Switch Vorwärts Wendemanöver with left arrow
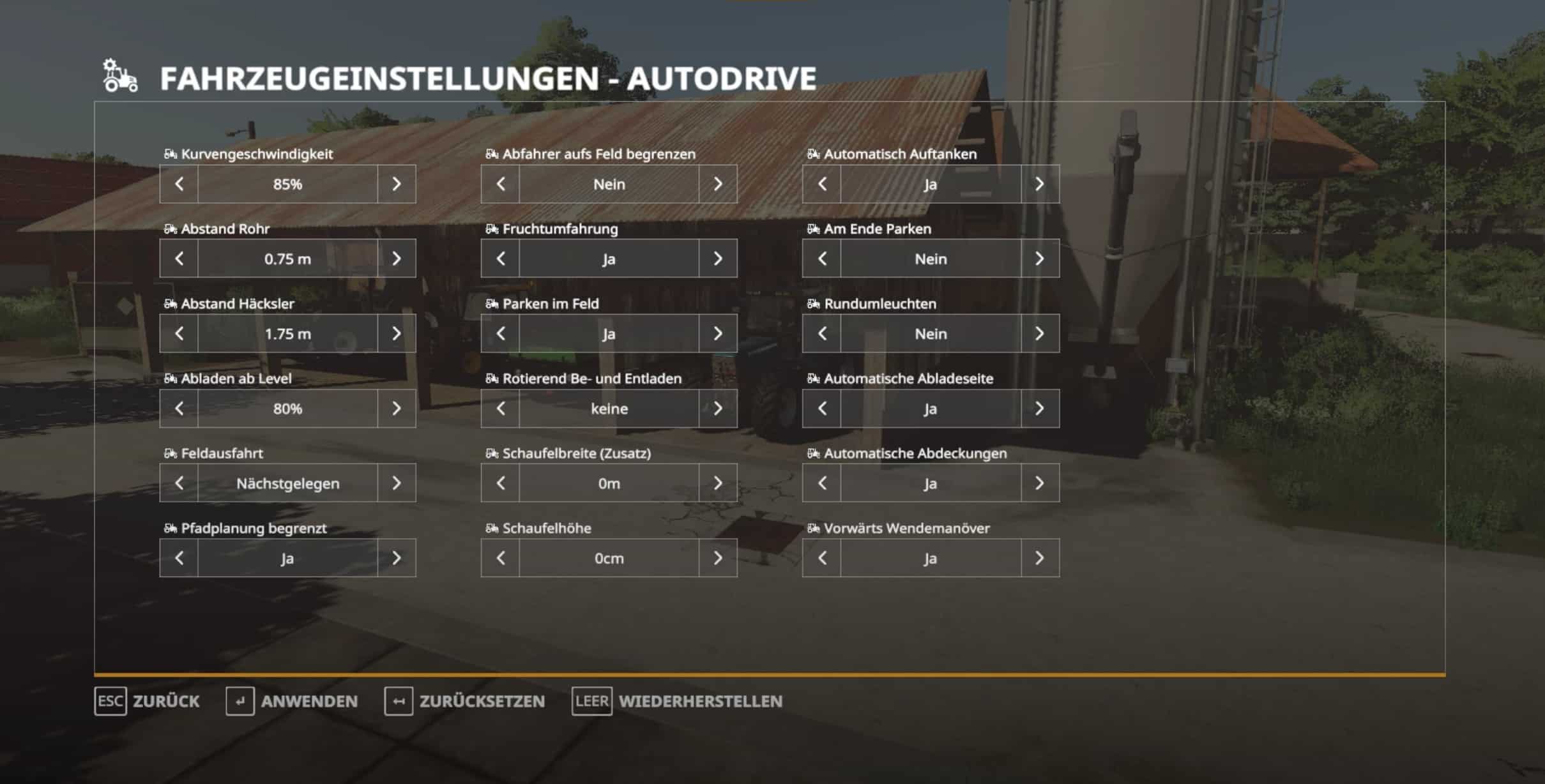The image size is (1545, 784). 822,558
